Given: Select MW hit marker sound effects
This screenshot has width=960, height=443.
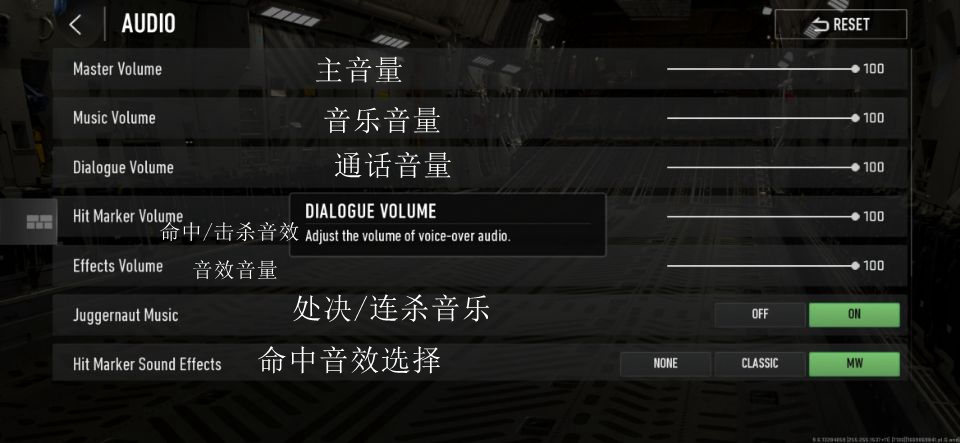Looking at the screenshot, I should pos(854,364).
